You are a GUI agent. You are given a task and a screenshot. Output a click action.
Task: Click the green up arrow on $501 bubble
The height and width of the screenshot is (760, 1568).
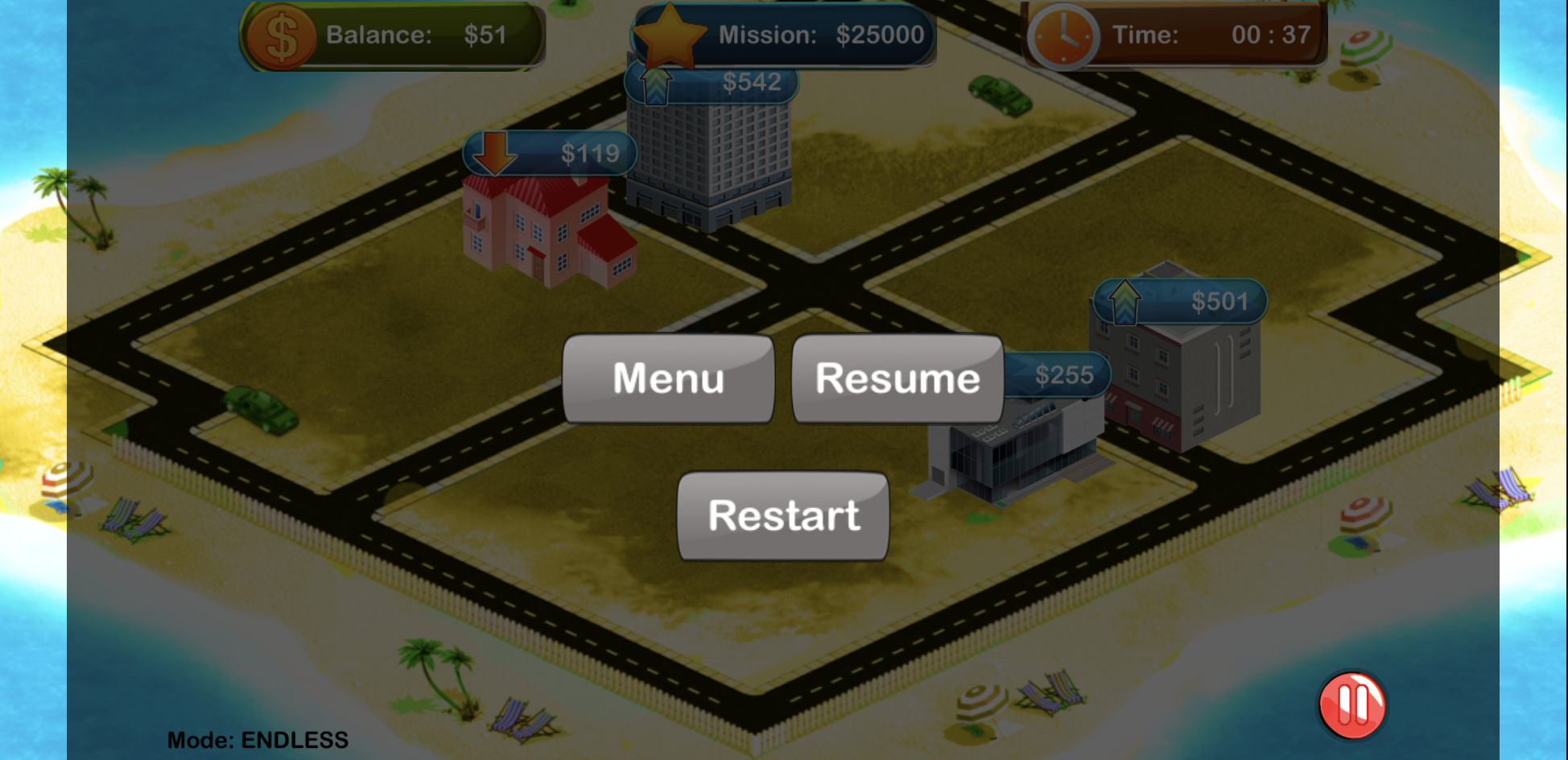click(x=1124, y=303)
